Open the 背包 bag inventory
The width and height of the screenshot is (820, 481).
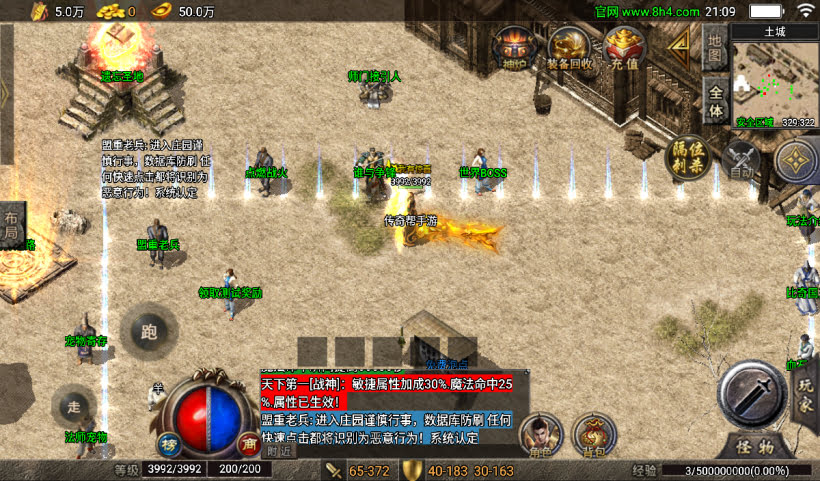[596, 434]
